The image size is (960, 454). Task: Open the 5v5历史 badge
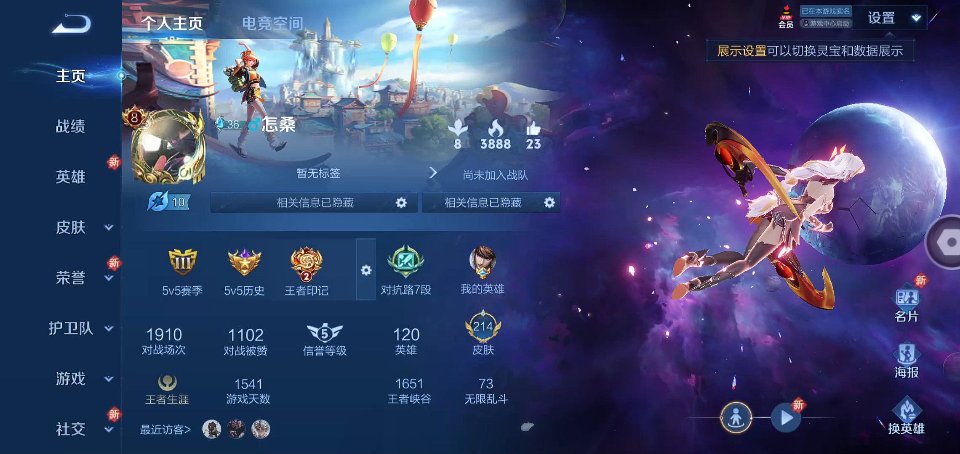click(x=244, y=264)
